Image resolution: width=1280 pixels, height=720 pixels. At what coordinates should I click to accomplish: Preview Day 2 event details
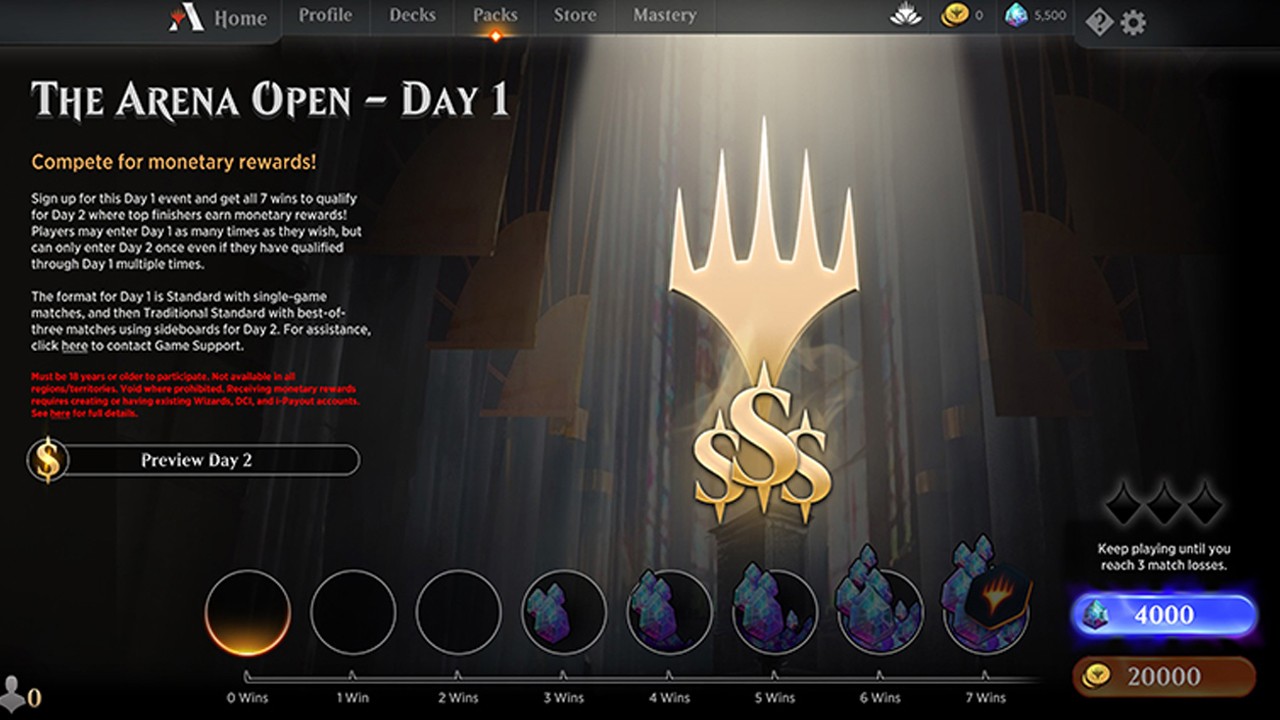point(195,460)
